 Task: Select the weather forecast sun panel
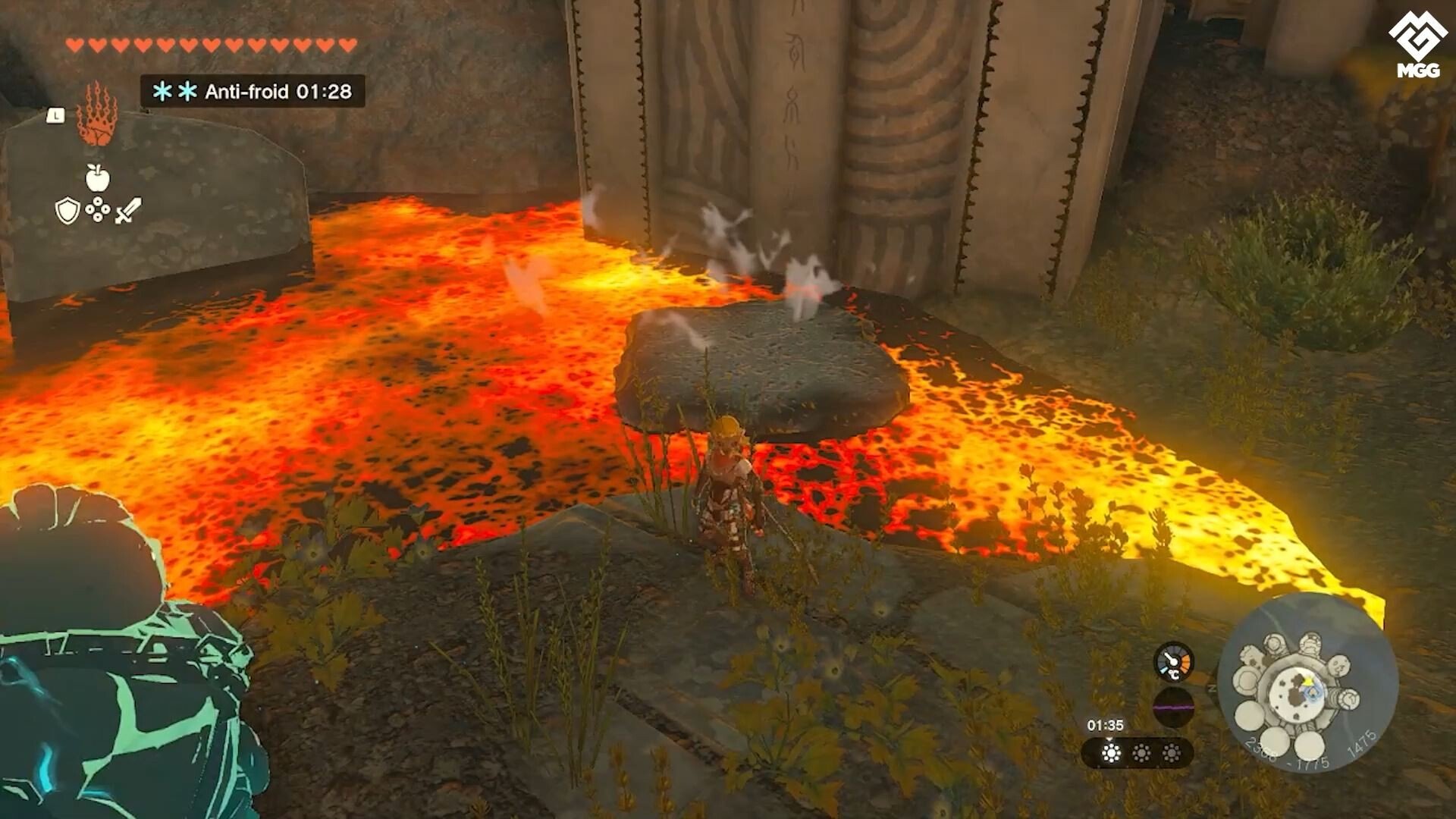(1137, 752)
